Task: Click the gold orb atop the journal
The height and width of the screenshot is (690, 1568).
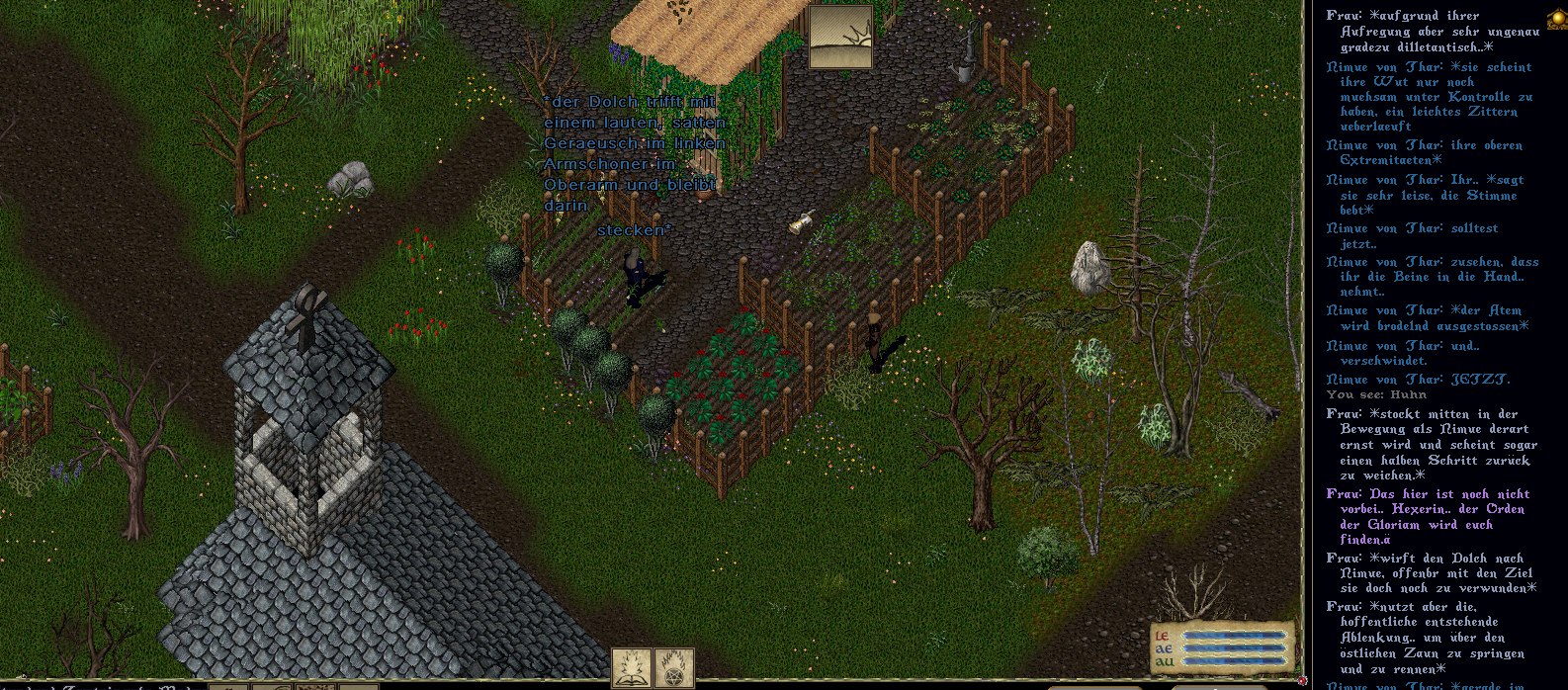Action: click(x=1557, y=20)
